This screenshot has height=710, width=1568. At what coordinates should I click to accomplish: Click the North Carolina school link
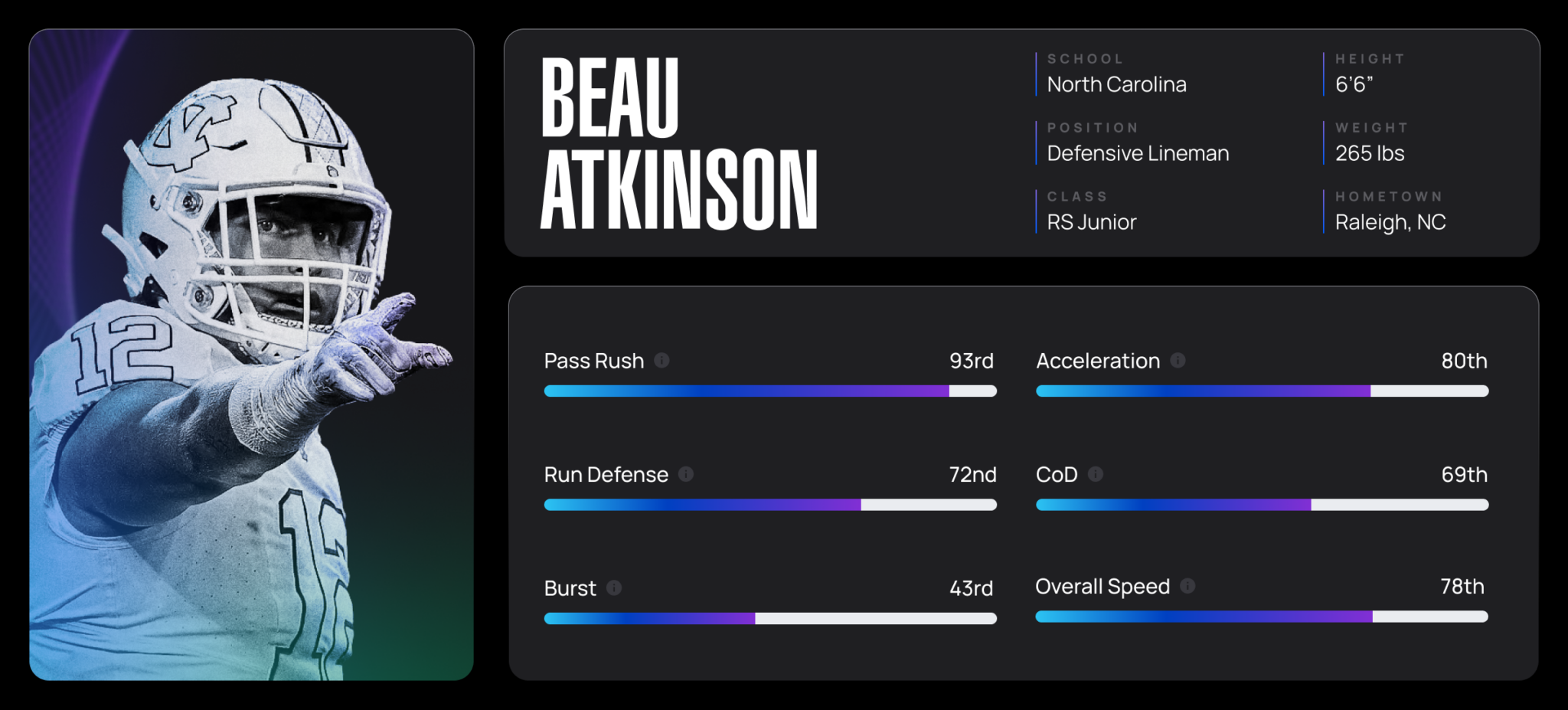[1116, 84]
